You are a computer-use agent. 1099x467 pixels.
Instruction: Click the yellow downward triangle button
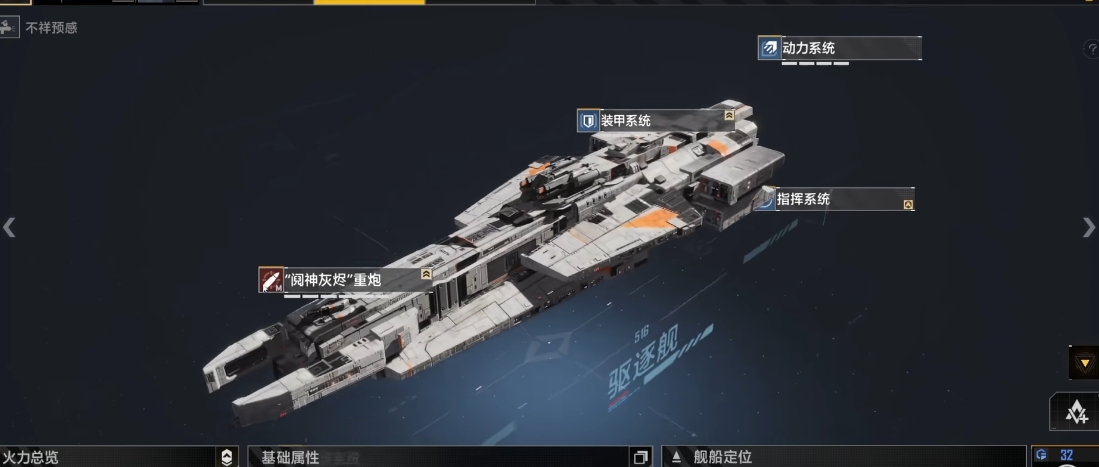[x=1083, y=362]
